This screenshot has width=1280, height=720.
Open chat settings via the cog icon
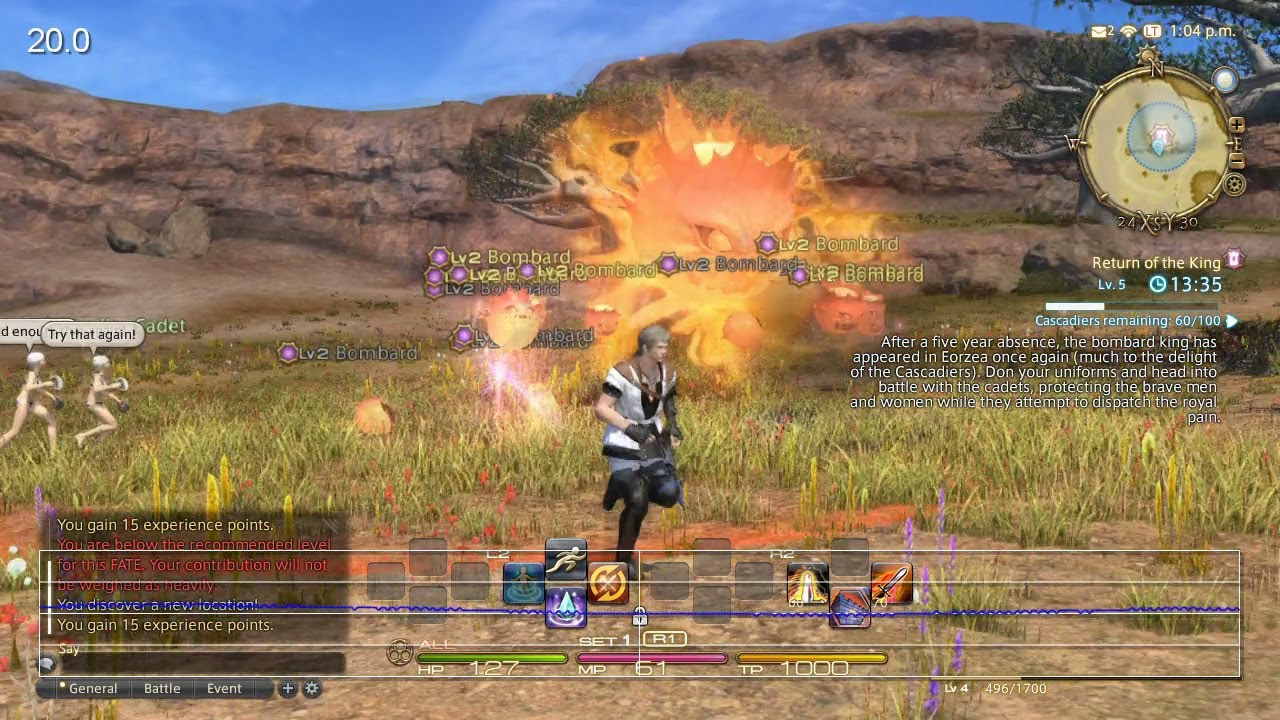[312, 688]
